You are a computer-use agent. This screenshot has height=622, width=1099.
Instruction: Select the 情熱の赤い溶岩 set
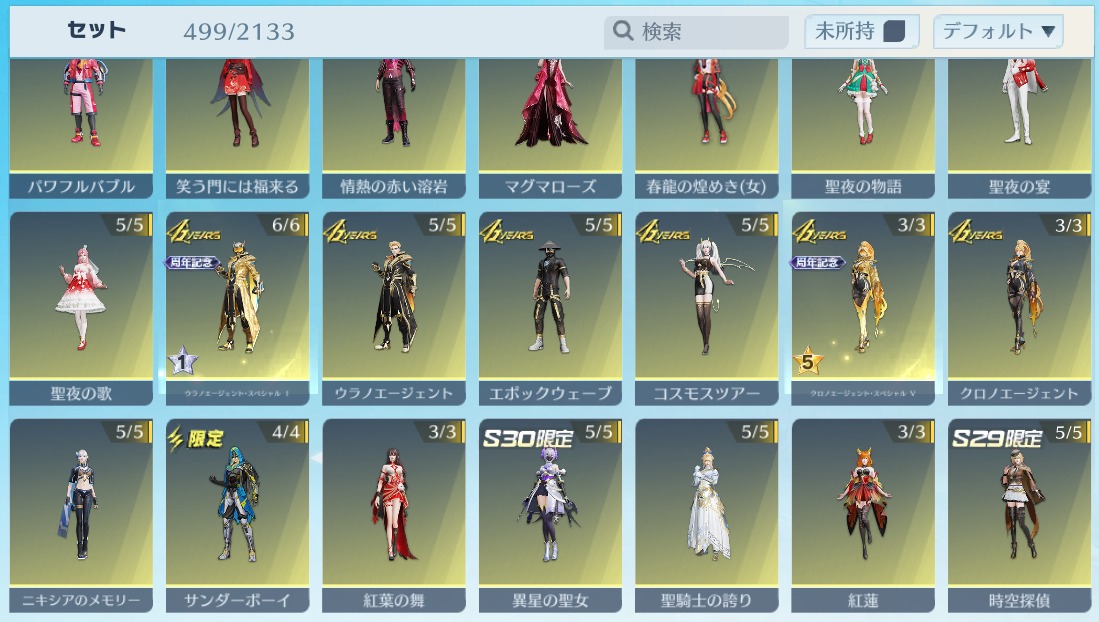394,125
